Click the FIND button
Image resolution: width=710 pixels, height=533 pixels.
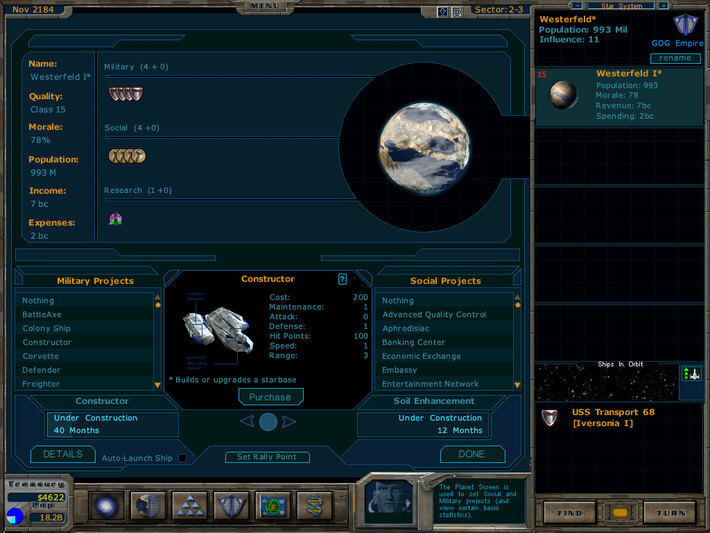coord(572,511)
